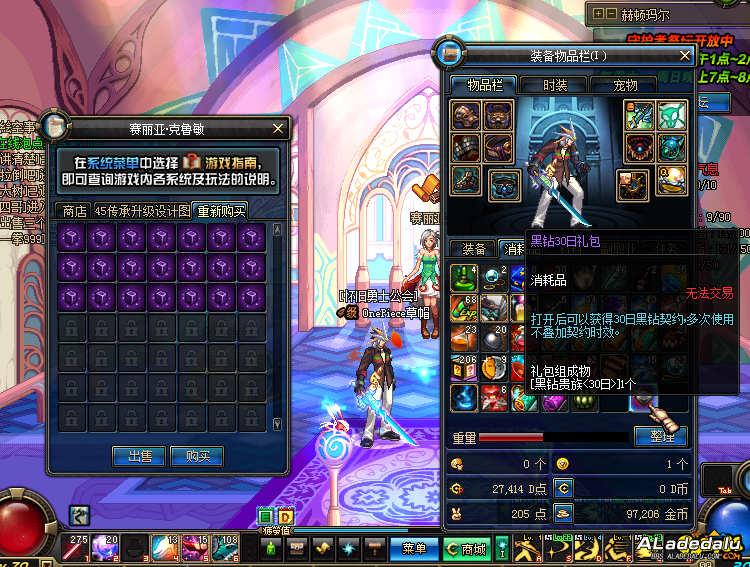The image size is (750, 567).
Task: Open the 45传承升级设计图 tab
Action: tap(142, 211)
